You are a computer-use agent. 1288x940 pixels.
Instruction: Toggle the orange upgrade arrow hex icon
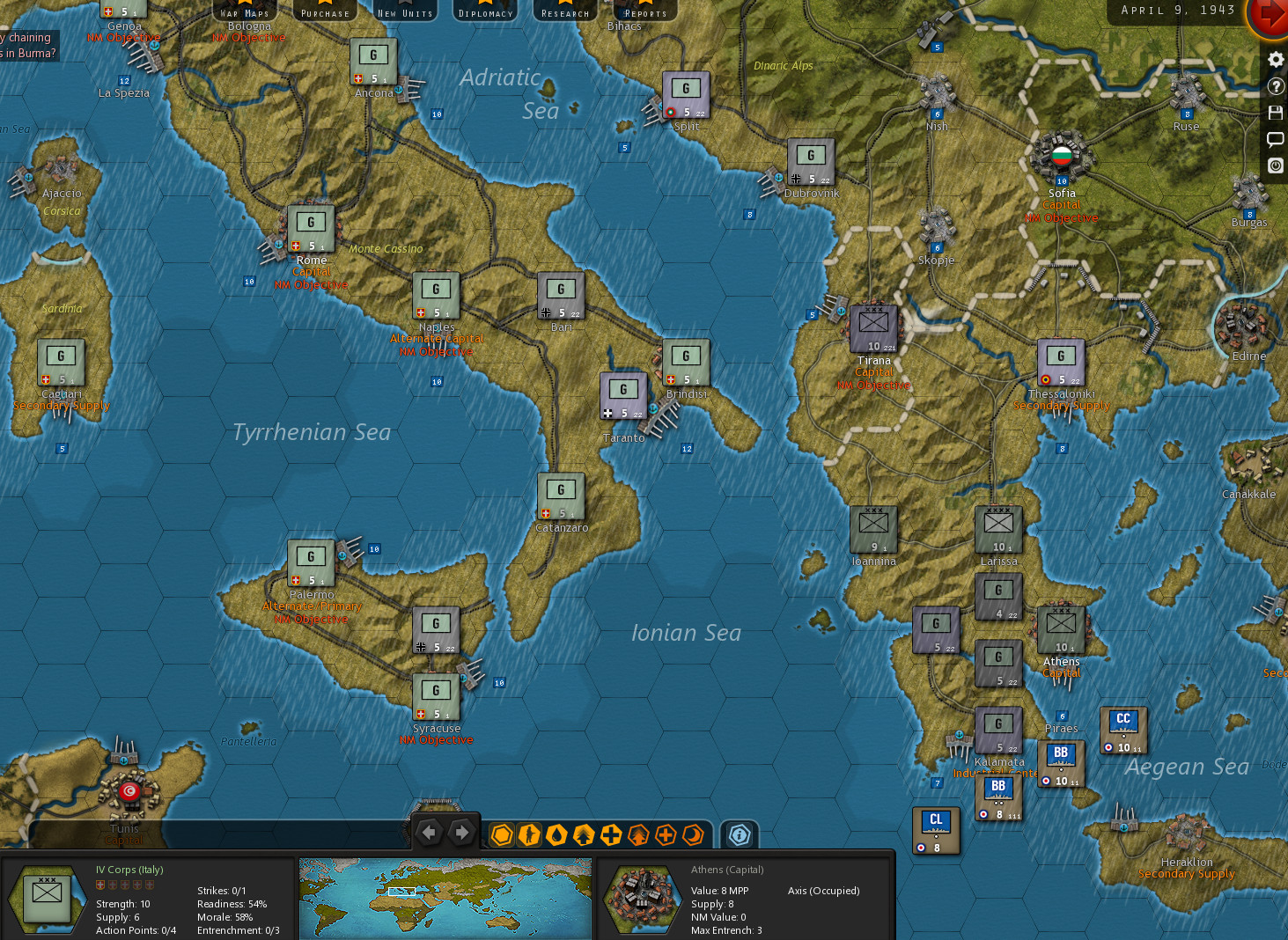tap(638, 834)
